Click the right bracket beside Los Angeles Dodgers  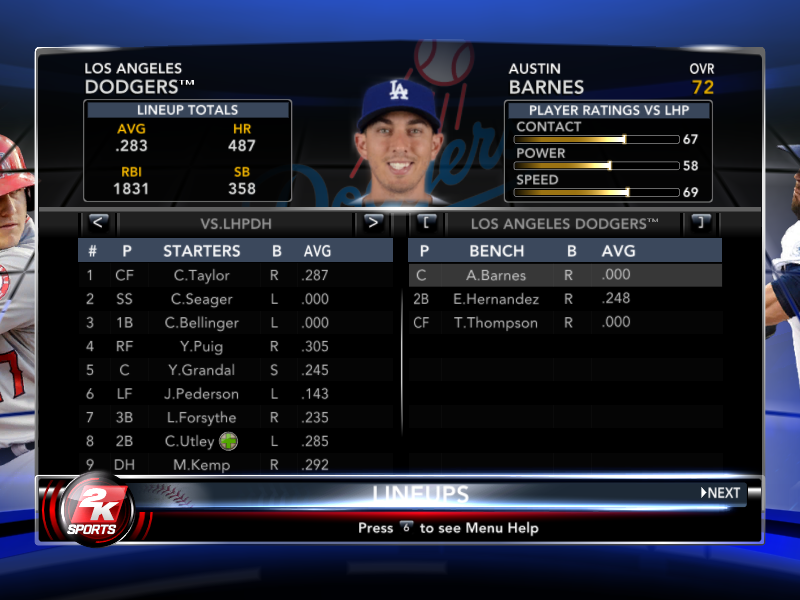pos(701,222)
